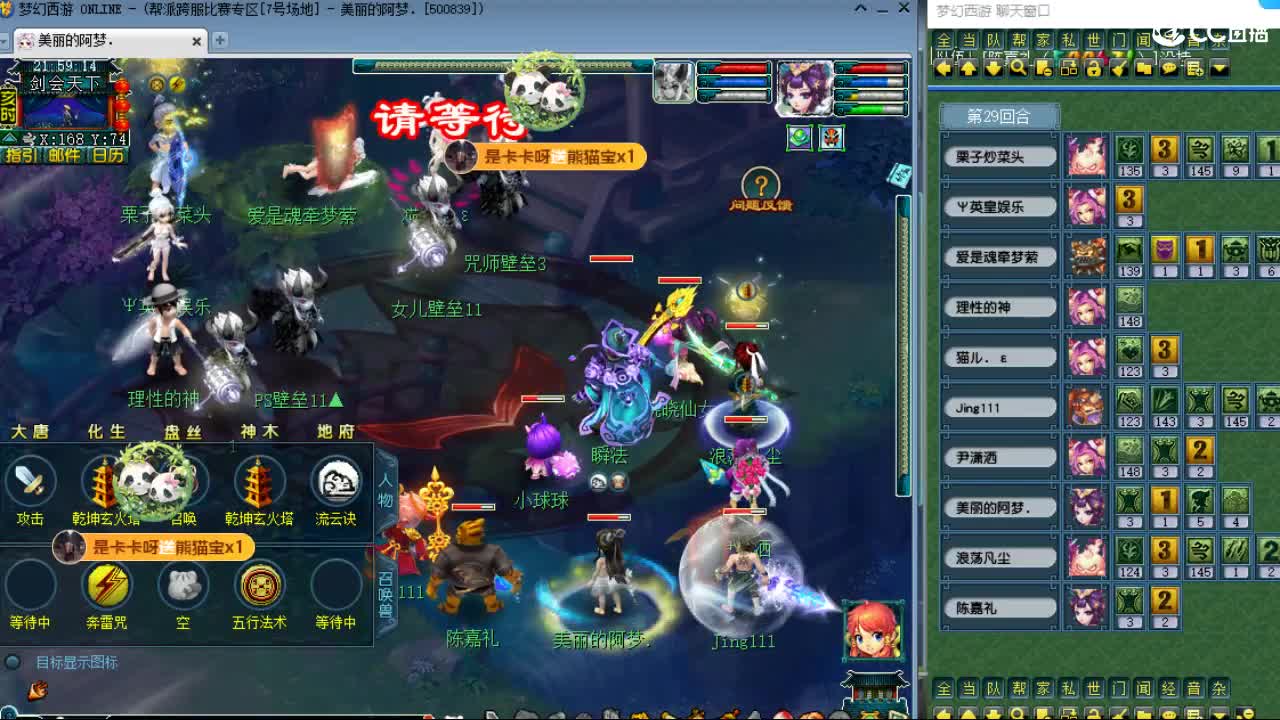Viewport: 1280px width, 720px height.
Task: Collapse the coordinate panel with the blue triangle
Action: (x=8, y=139)
